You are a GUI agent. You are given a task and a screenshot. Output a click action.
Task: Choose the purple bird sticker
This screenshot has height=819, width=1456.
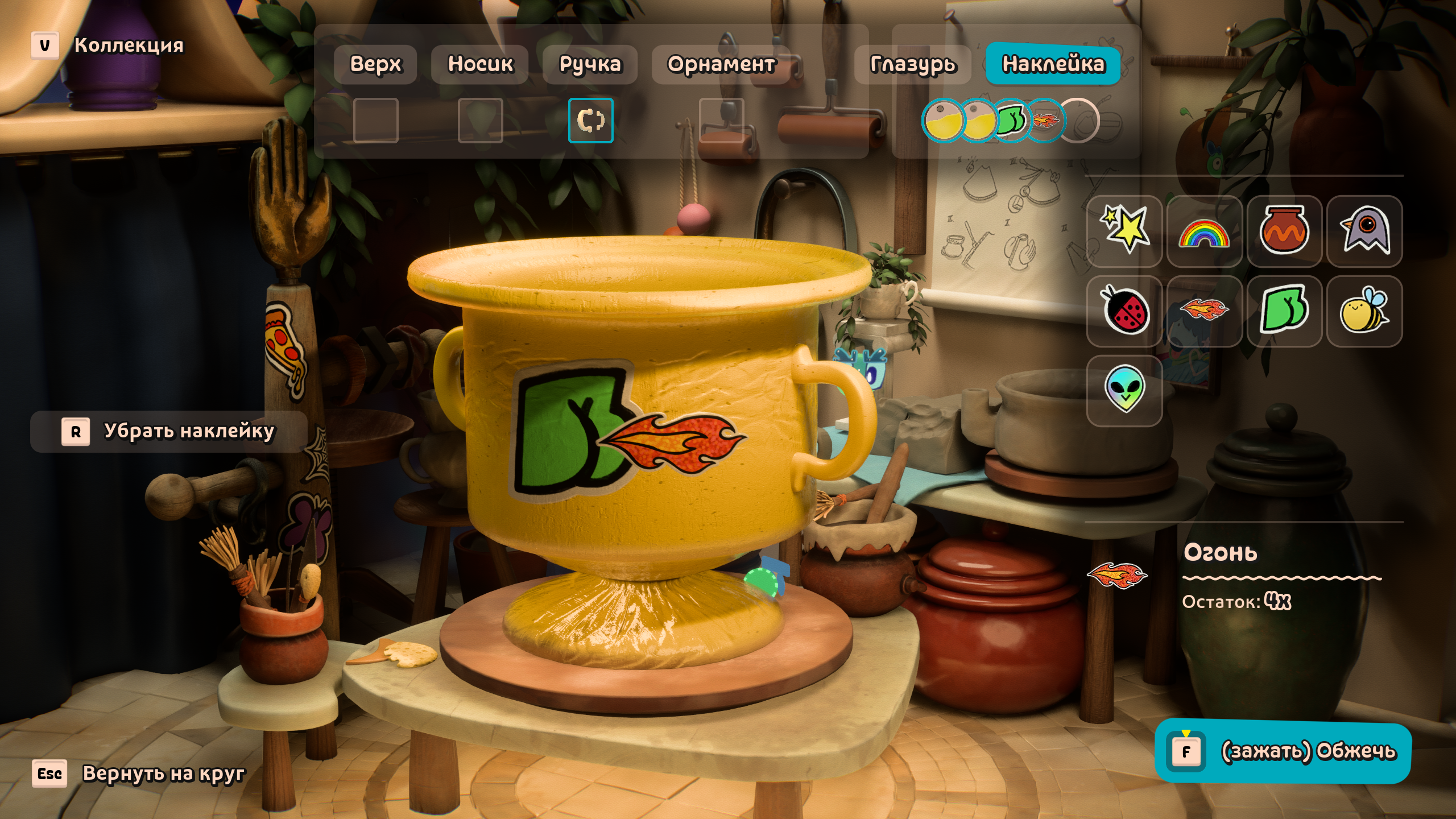pos(1364,230)
